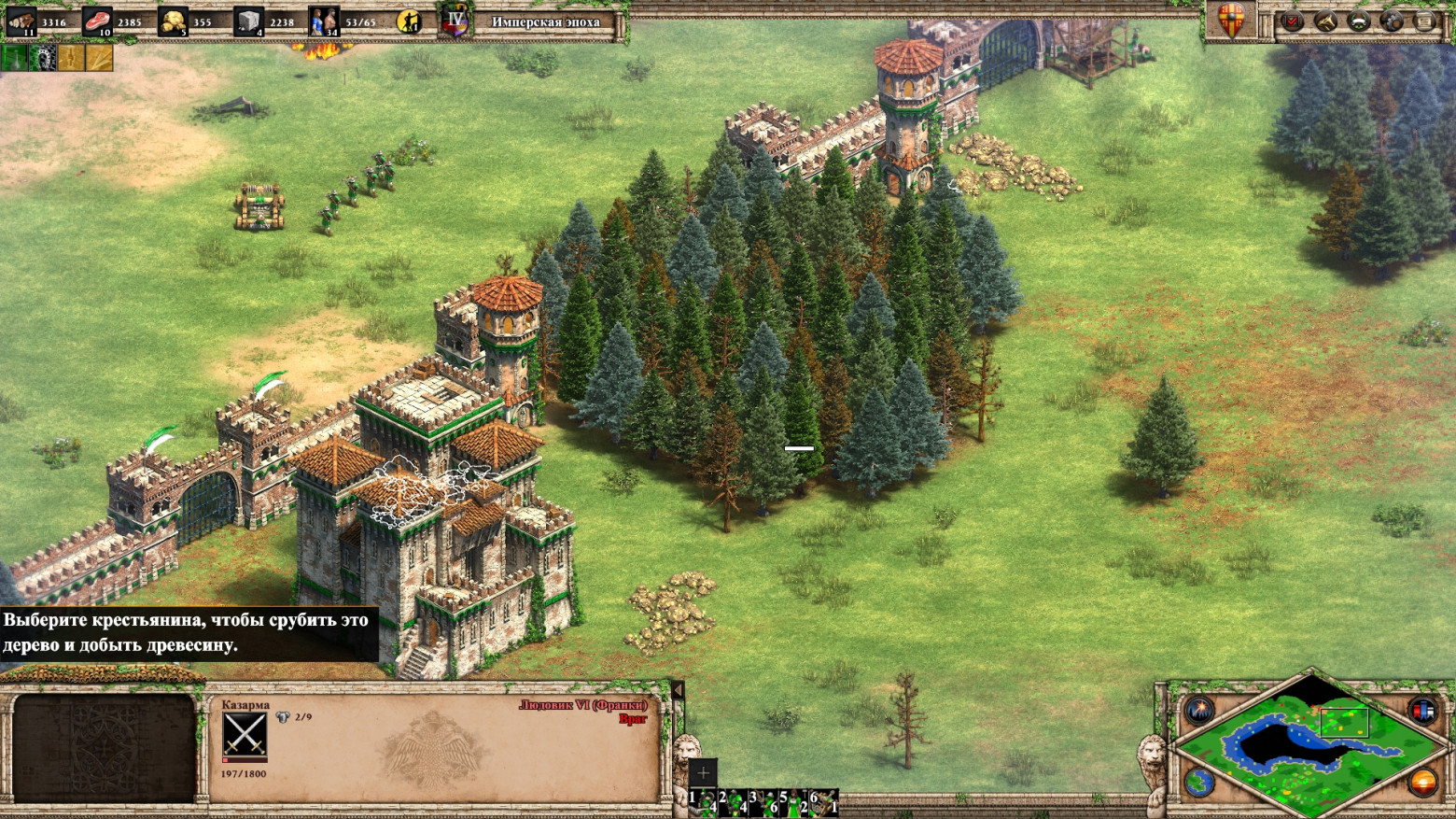
Task: Open diplomacy with the laurel banner button
Action: coord(1358,21)
